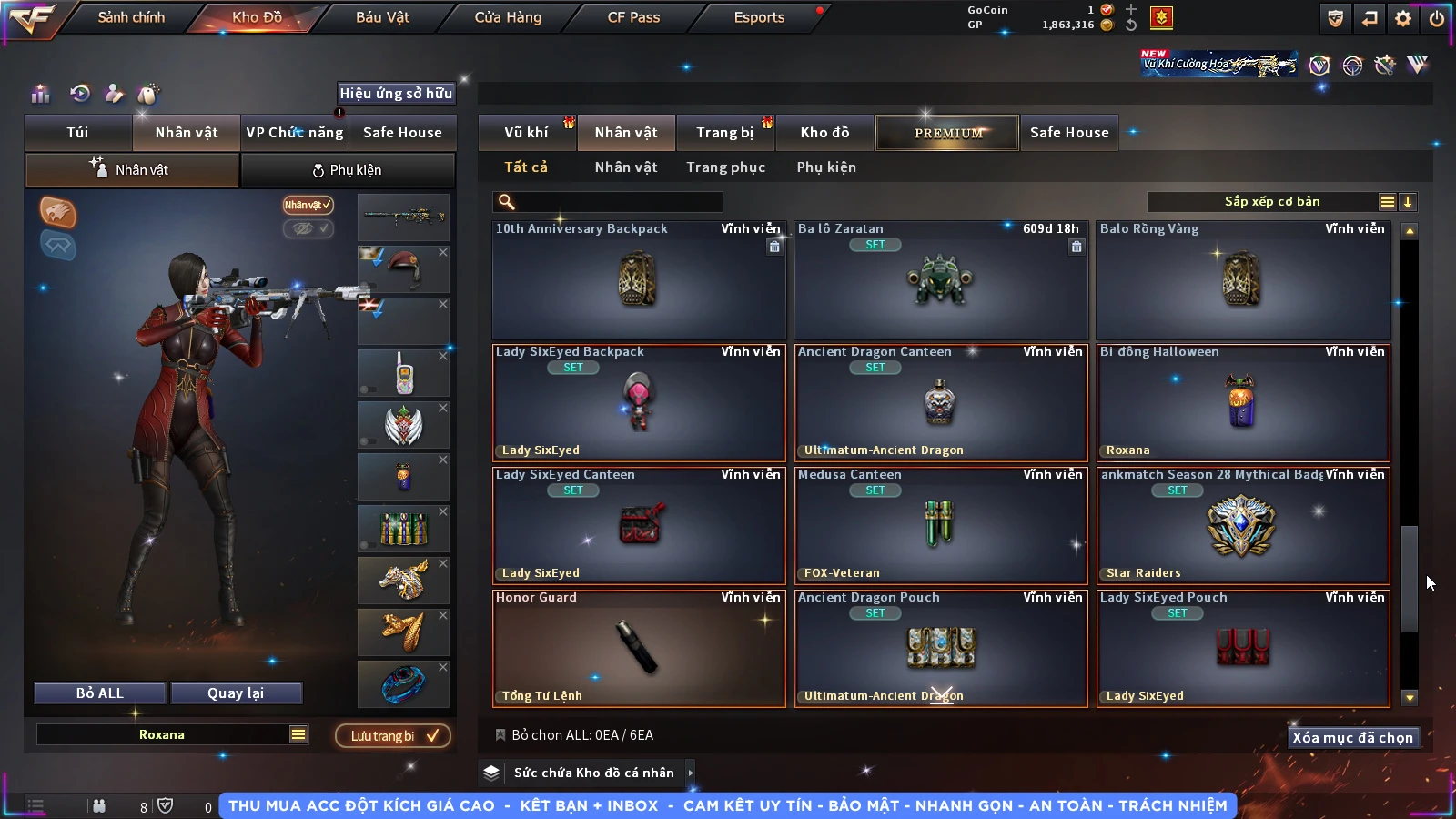Open the PREMIUM inventory tab

(x=948, y=133)
